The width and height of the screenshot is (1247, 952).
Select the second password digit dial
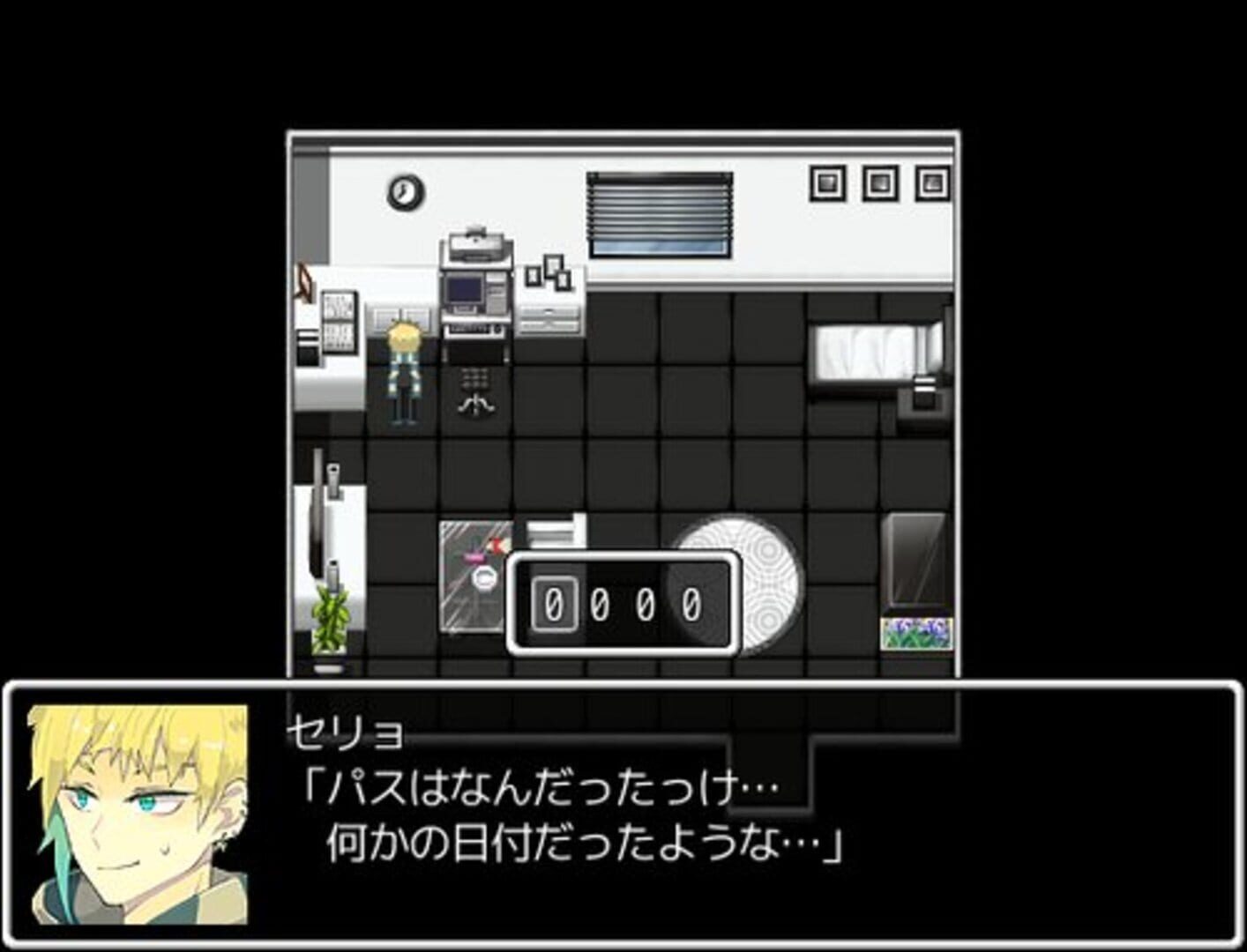click(x=601, y=605)
